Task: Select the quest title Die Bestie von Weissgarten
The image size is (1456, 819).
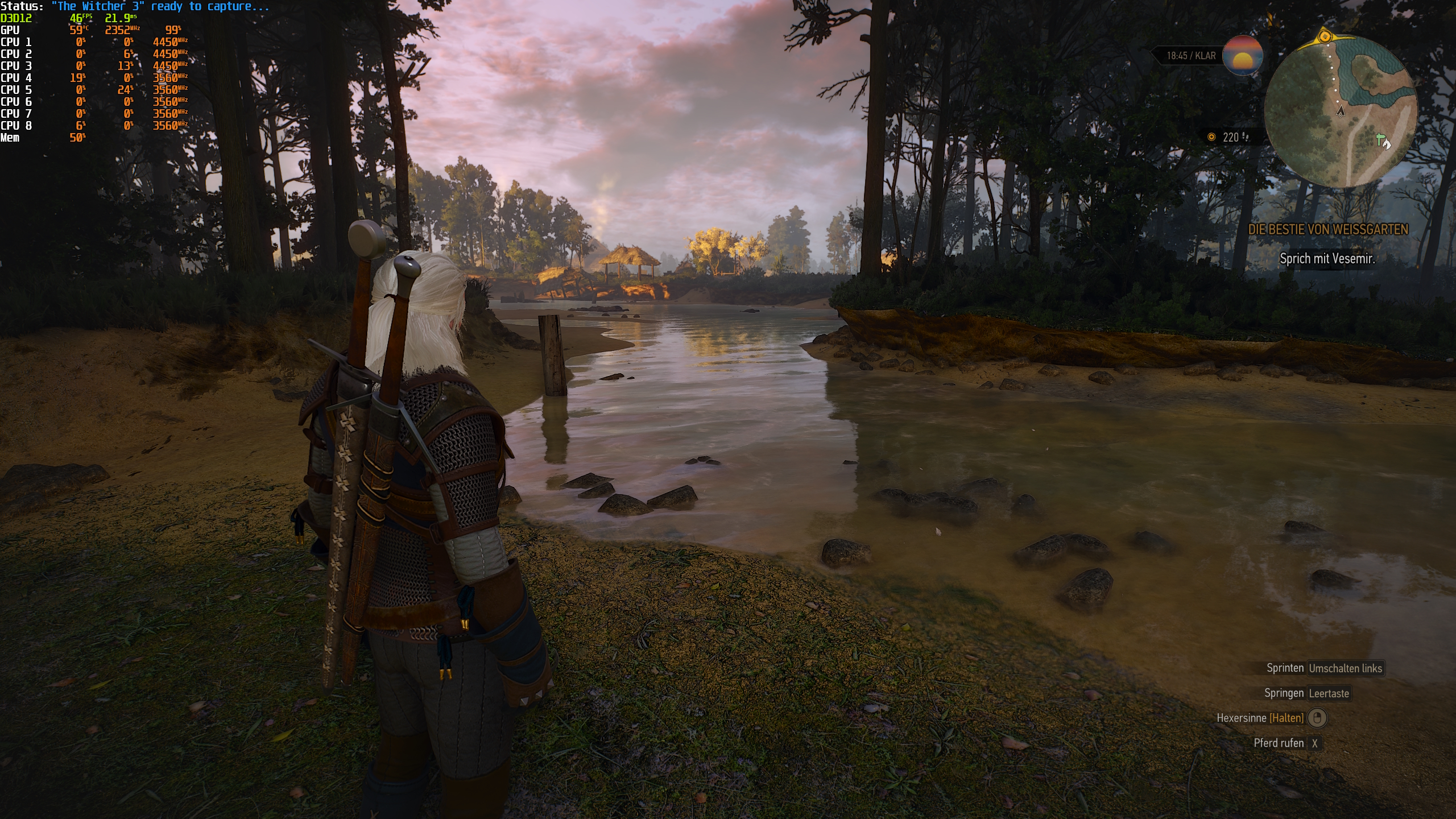Action: (1327, 229)
